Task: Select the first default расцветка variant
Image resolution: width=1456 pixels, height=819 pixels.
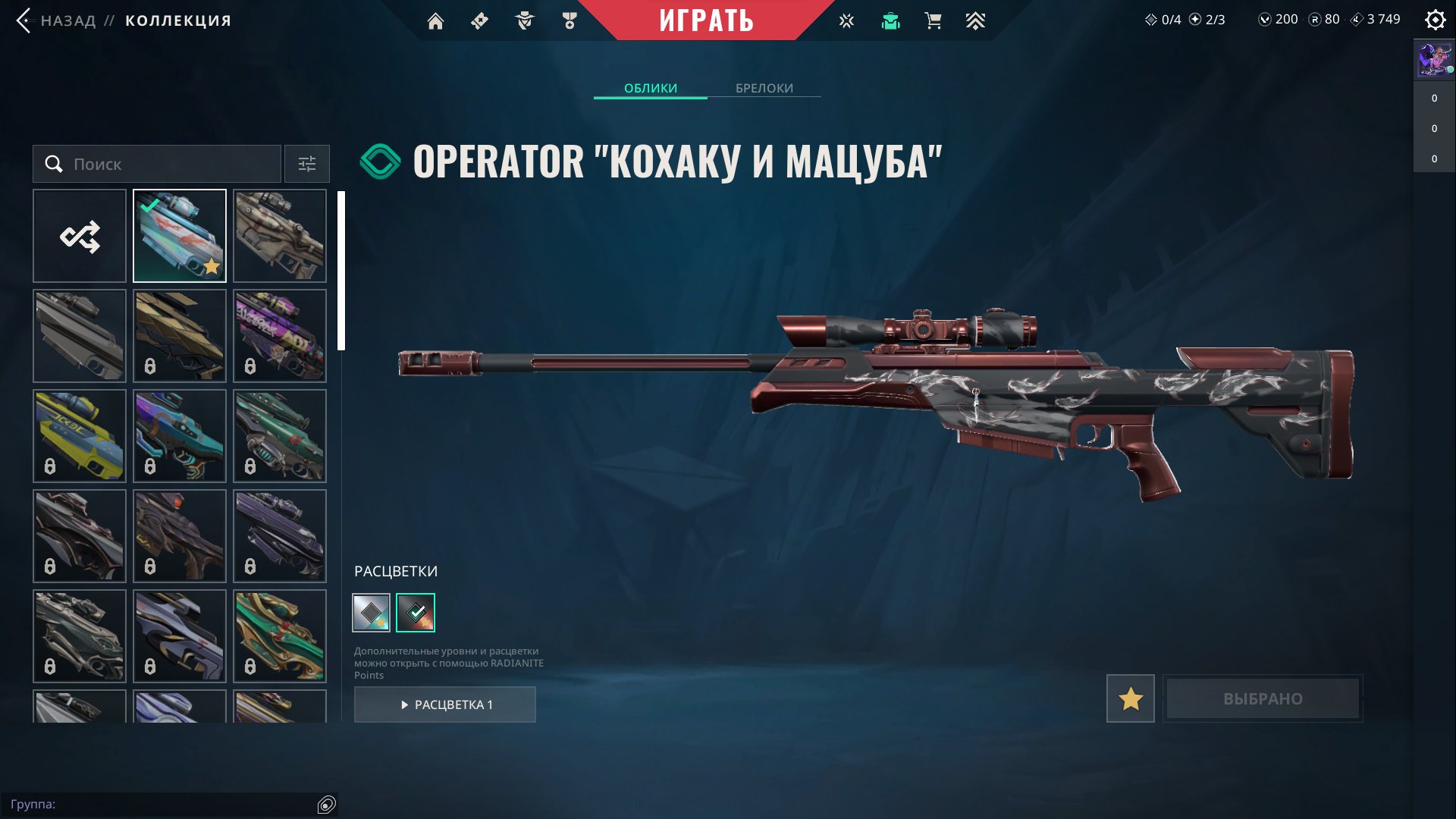Action: [371, 612]
